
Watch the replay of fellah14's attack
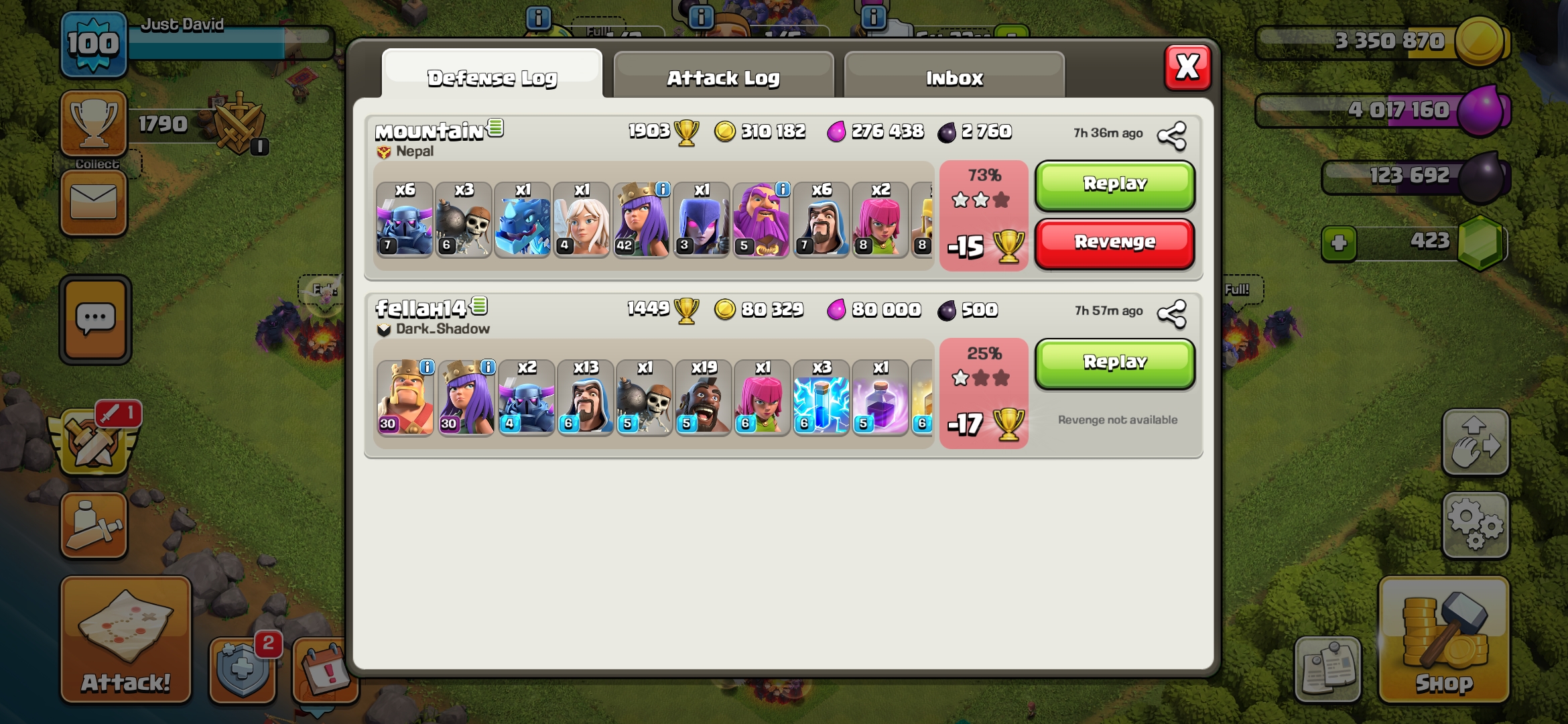tap(1114, 363)
